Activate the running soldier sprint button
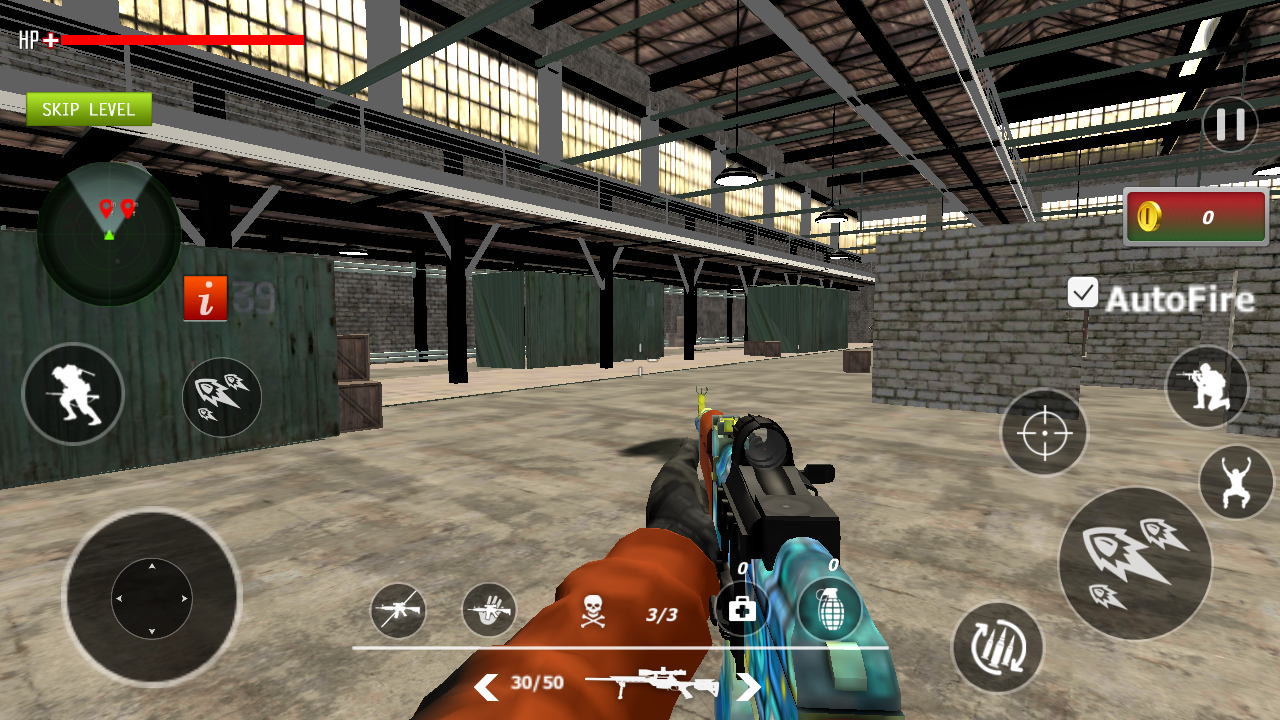The height and width of the screenshot is (720, 1280). 73,393
